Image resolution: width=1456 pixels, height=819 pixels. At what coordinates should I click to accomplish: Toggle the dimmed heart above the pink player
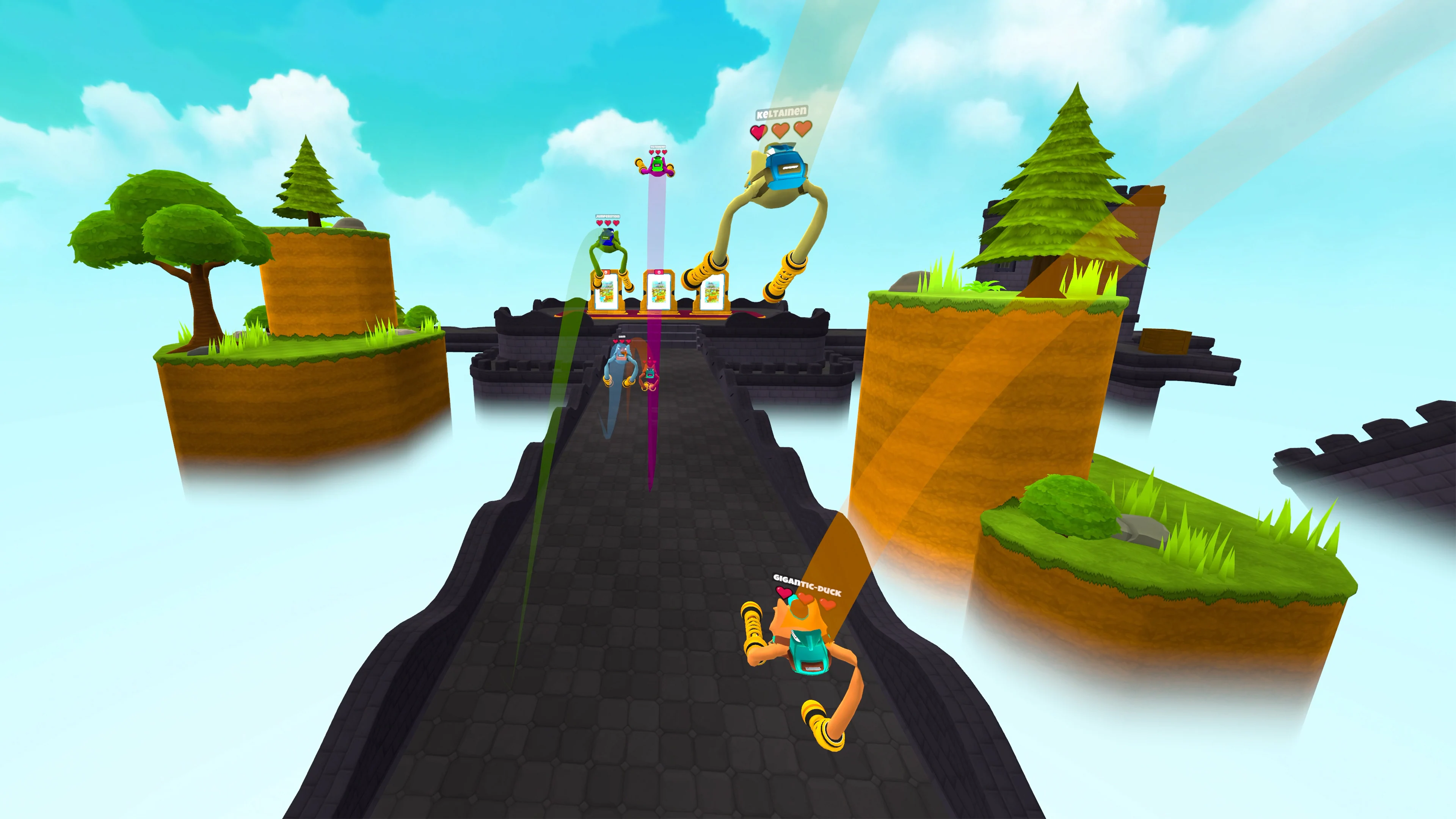point(650,362)
